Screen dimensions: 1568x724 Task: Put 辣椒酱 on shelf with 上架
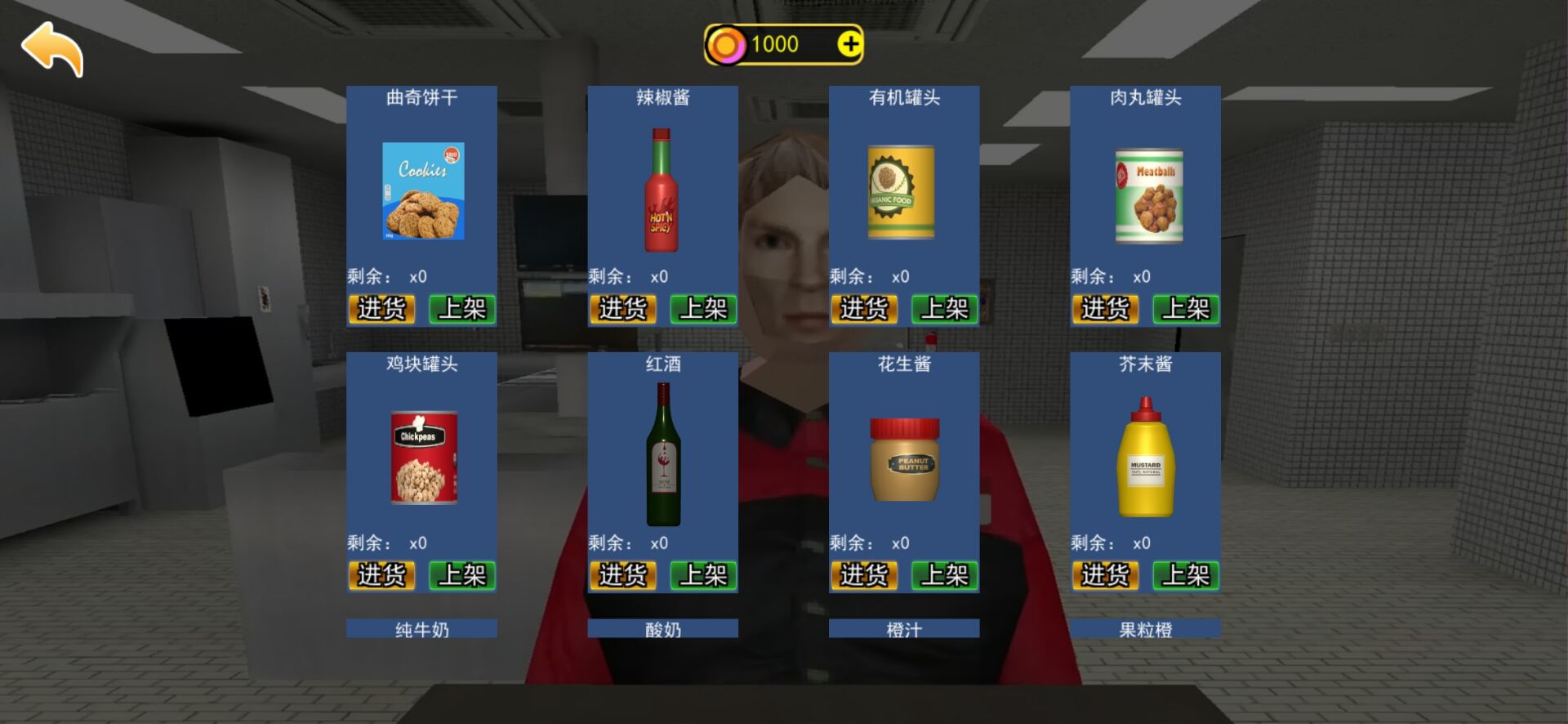tap(703, 309)
